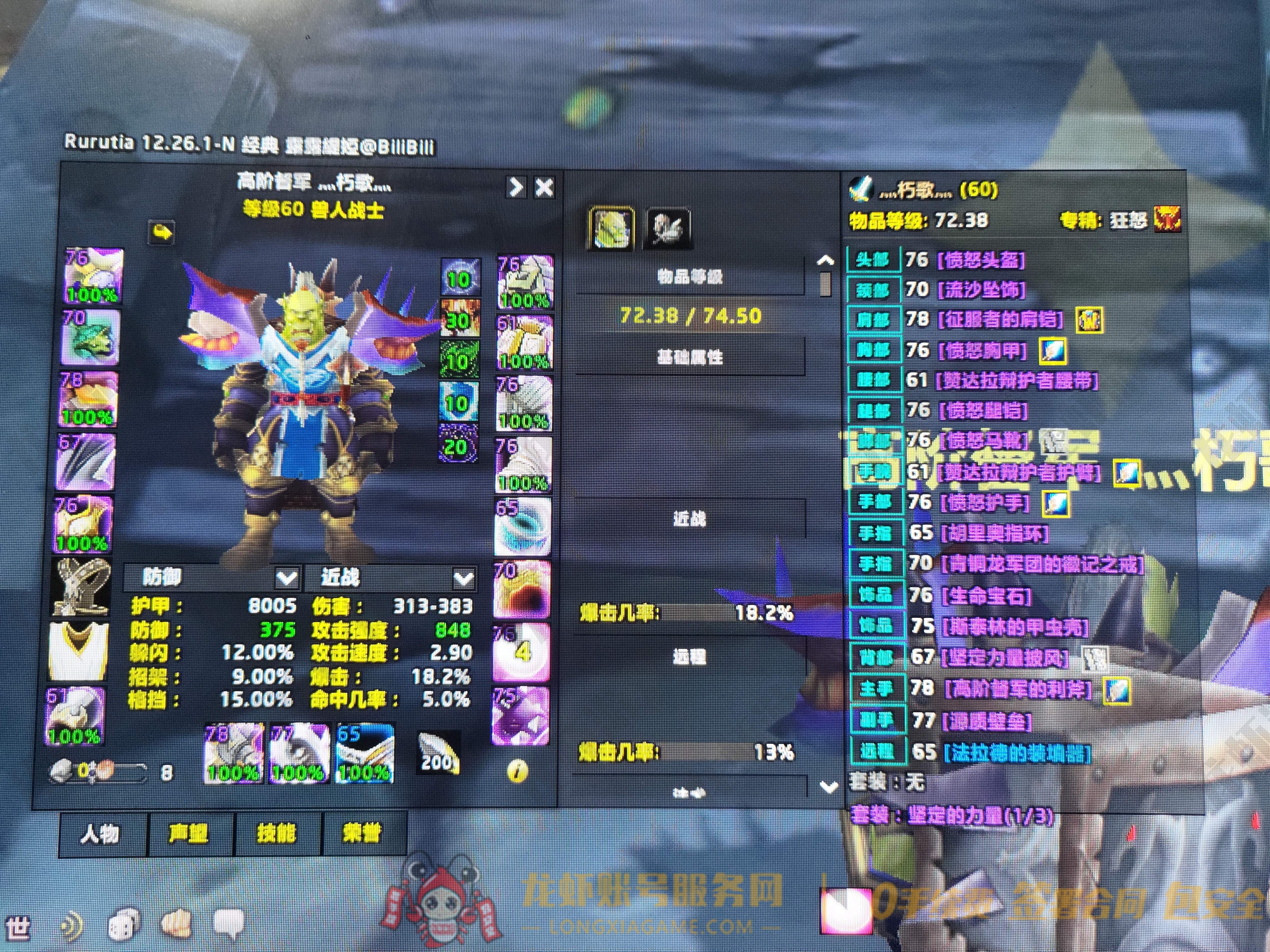This screenshot has height=952, width=1270.
Task: Click the arrow button beside close
Action: (516, 188)
